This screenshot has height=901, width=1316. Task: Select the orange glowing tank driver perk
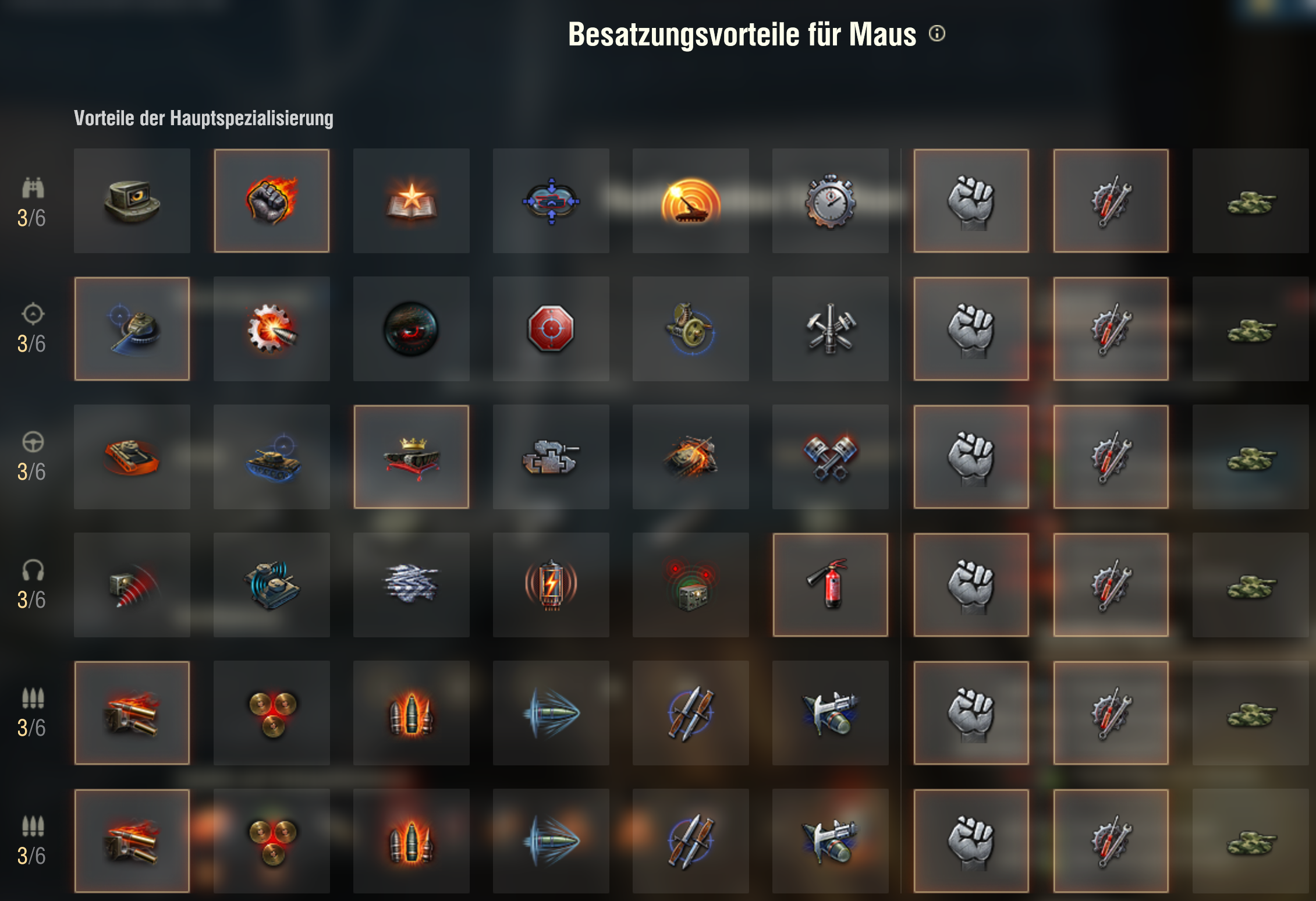tap(132, 457)
